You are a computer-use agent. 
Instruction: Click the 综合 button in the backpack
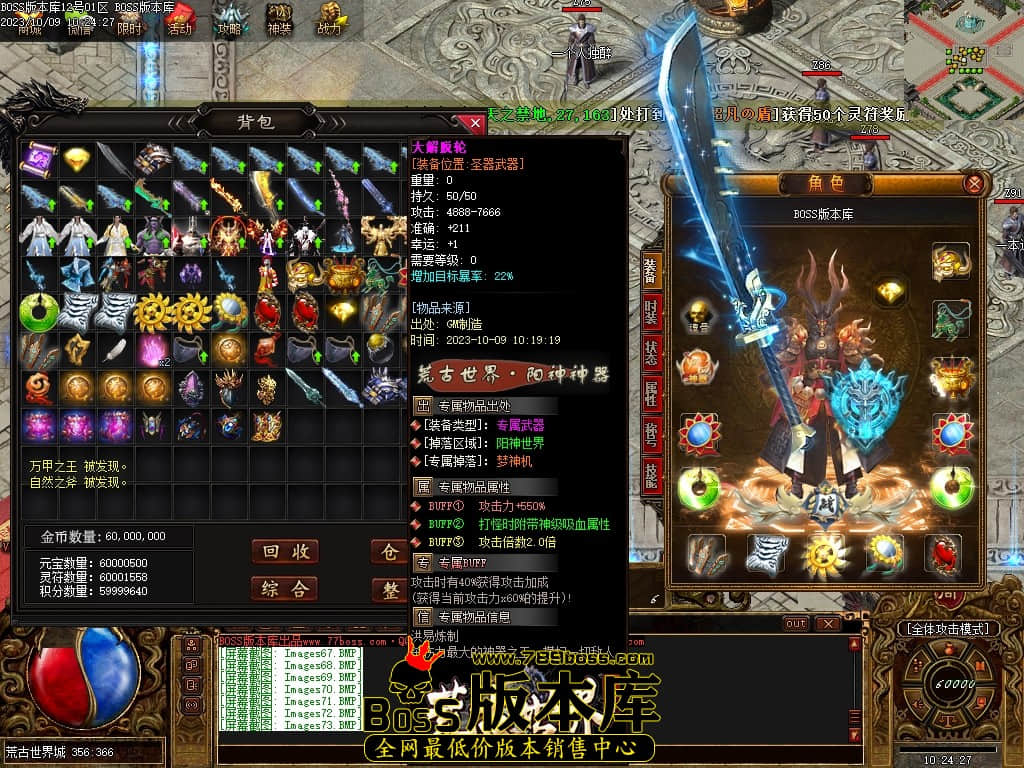[x=284, y=589]
